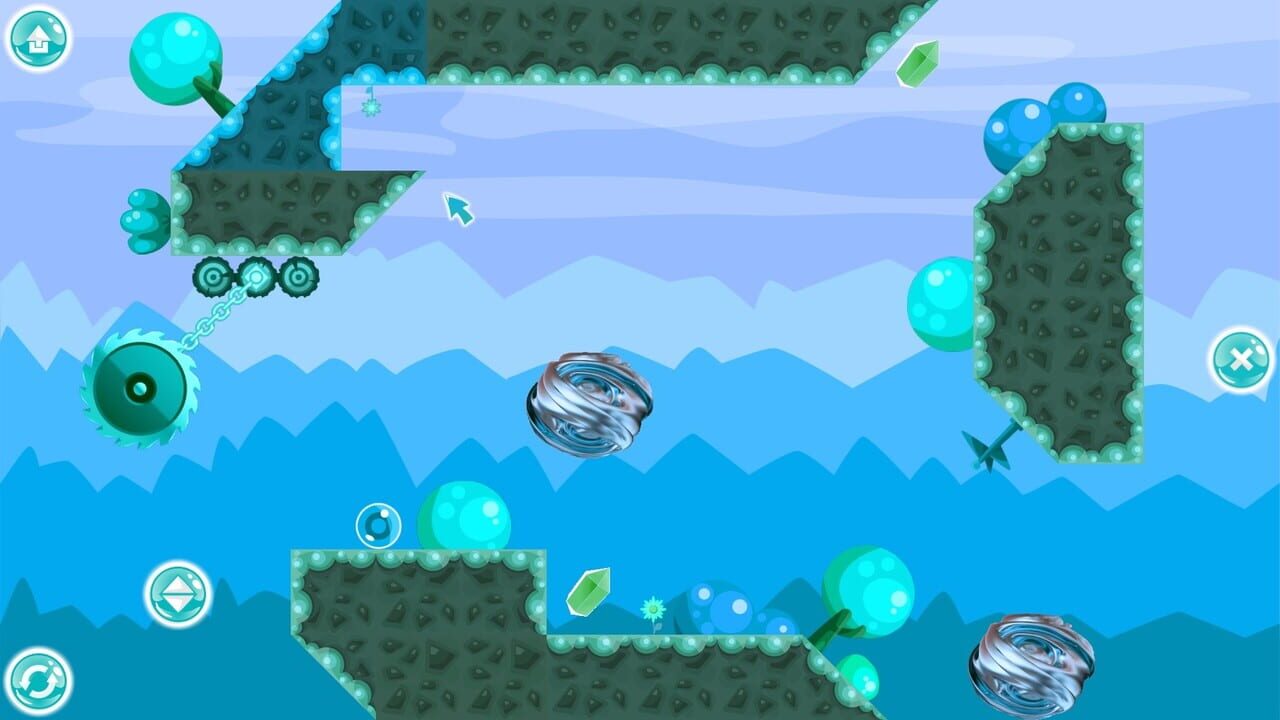Screen dimensions: 1280x720
Task: Click the cursor arrow sprite in the sky
Action: (460, 211)
